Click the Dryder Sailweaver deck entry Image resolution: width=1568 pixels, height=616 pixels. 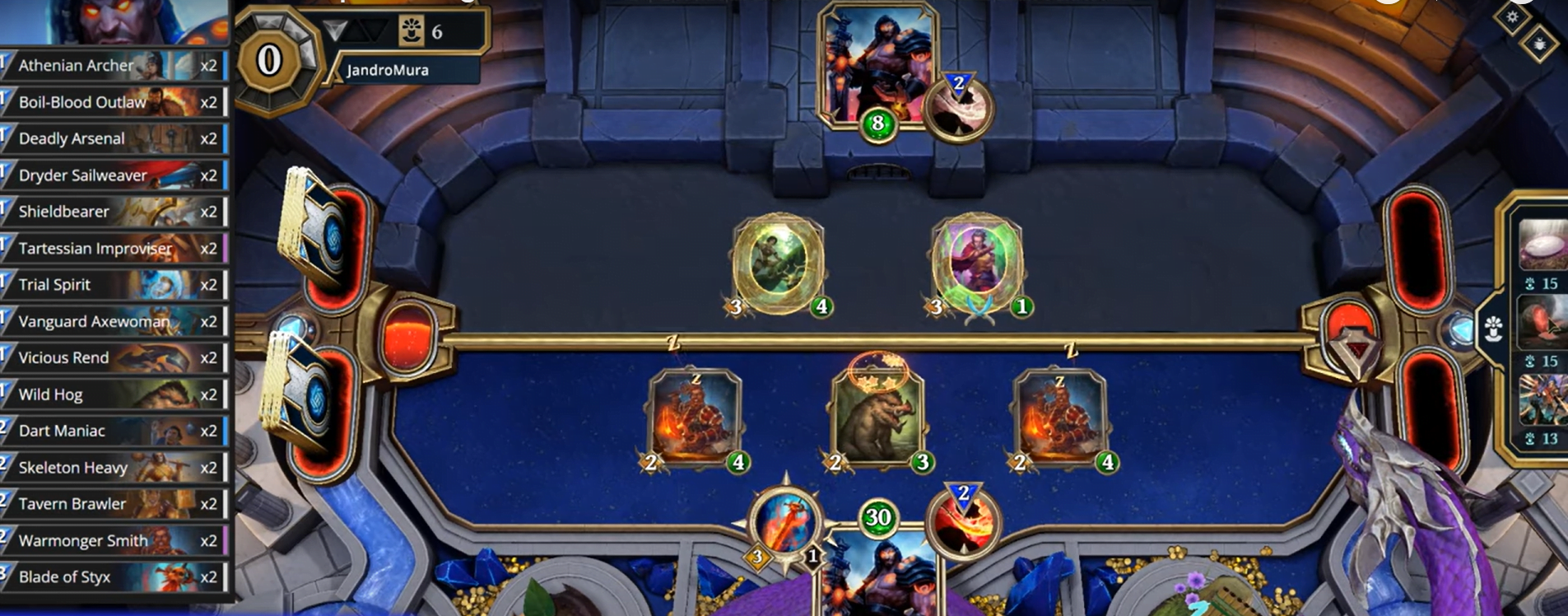point(114,175)
